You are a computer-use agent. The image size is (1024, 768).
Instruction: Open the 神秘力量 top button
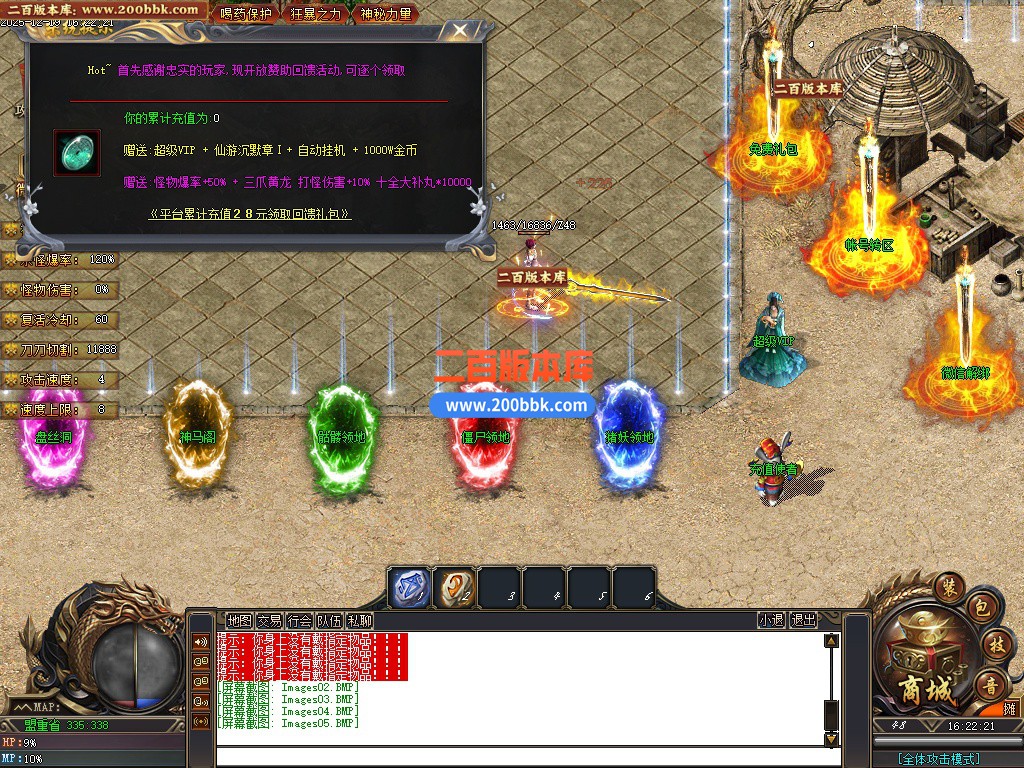(x=385, y=13)
